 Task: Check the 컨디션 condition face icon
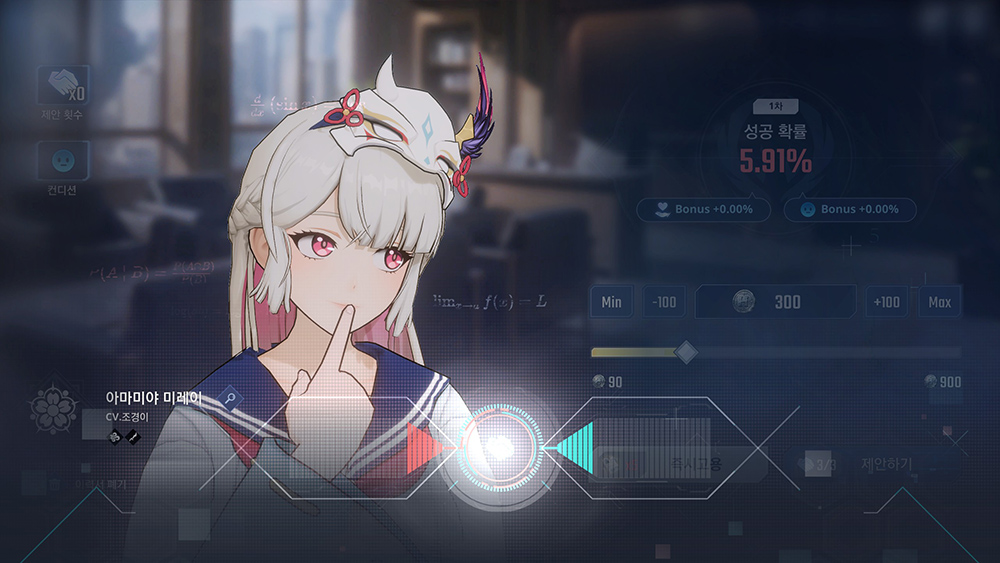[63, 160]
